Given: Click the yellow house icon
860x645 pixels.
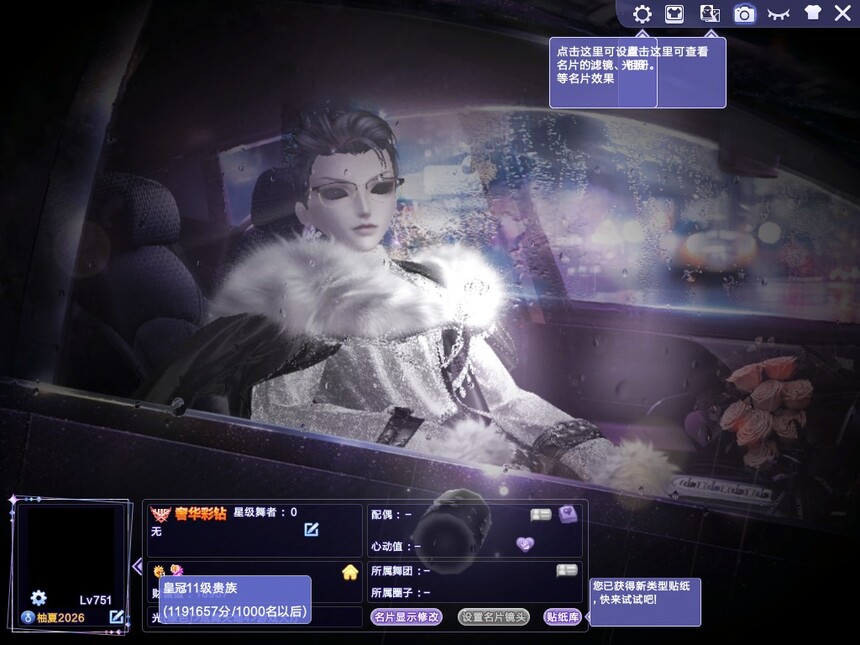Looking at the screenshot, I should [x=350, y=572].
